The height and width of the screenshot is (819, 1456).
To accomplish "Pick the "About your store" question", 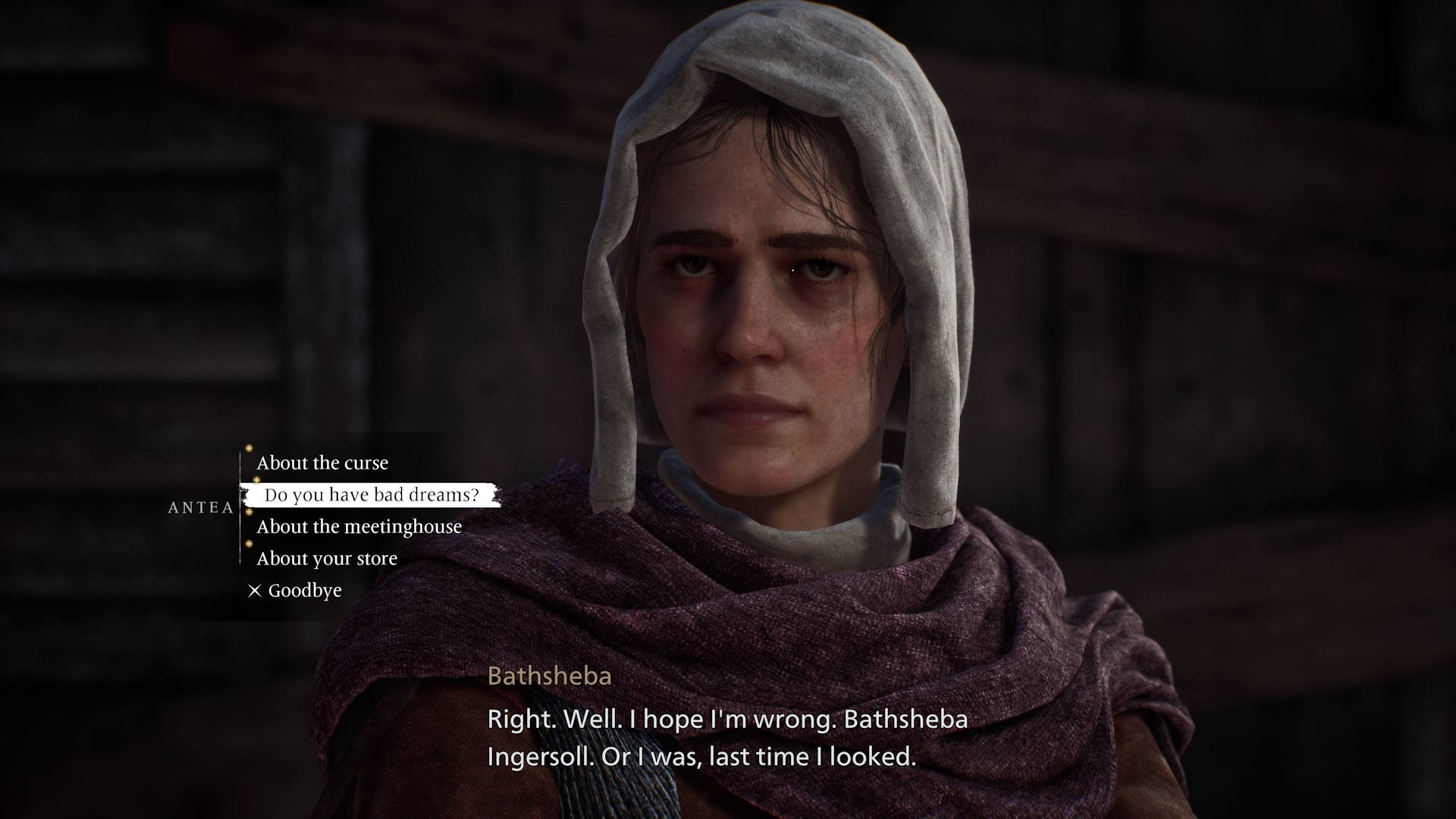I will click(x=327, y=559).
